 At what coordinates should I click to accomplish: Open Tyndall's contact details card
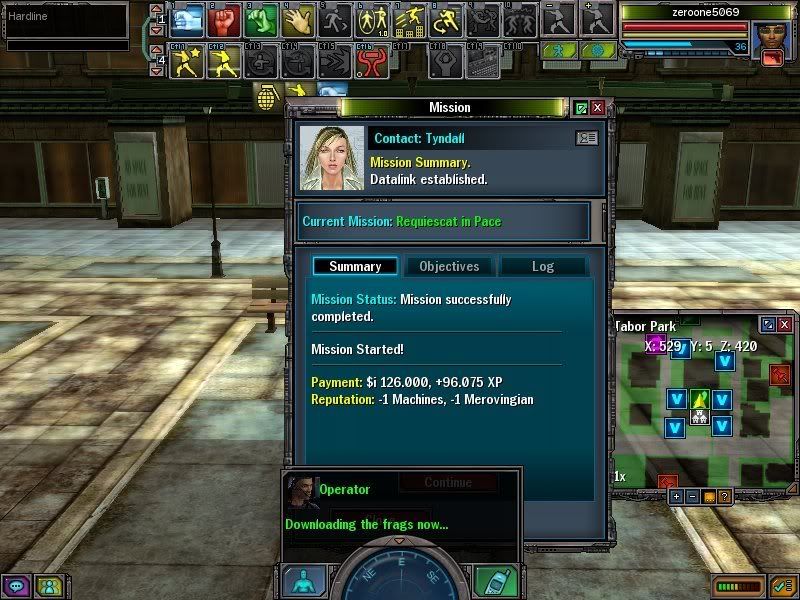[586, 138]
